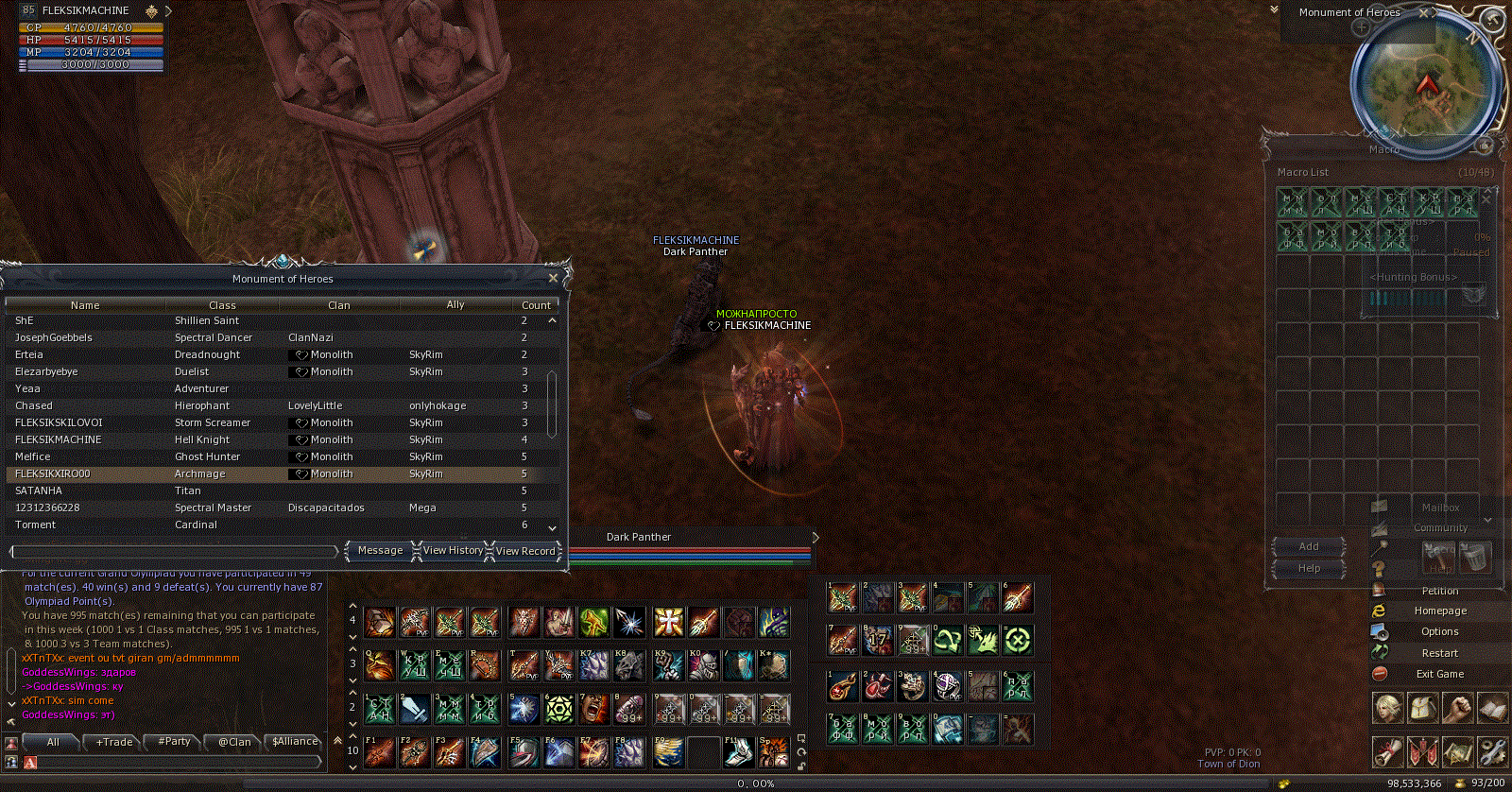Open the inventory bag icon
The image size is (1512, 792).
click(1422, 710)
